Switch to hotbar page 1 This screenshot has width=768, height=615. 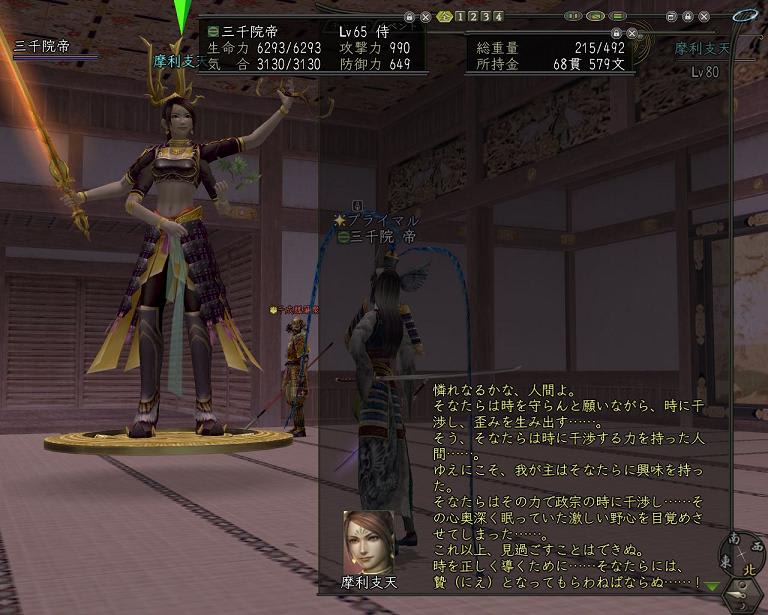[x=460, y=16]
